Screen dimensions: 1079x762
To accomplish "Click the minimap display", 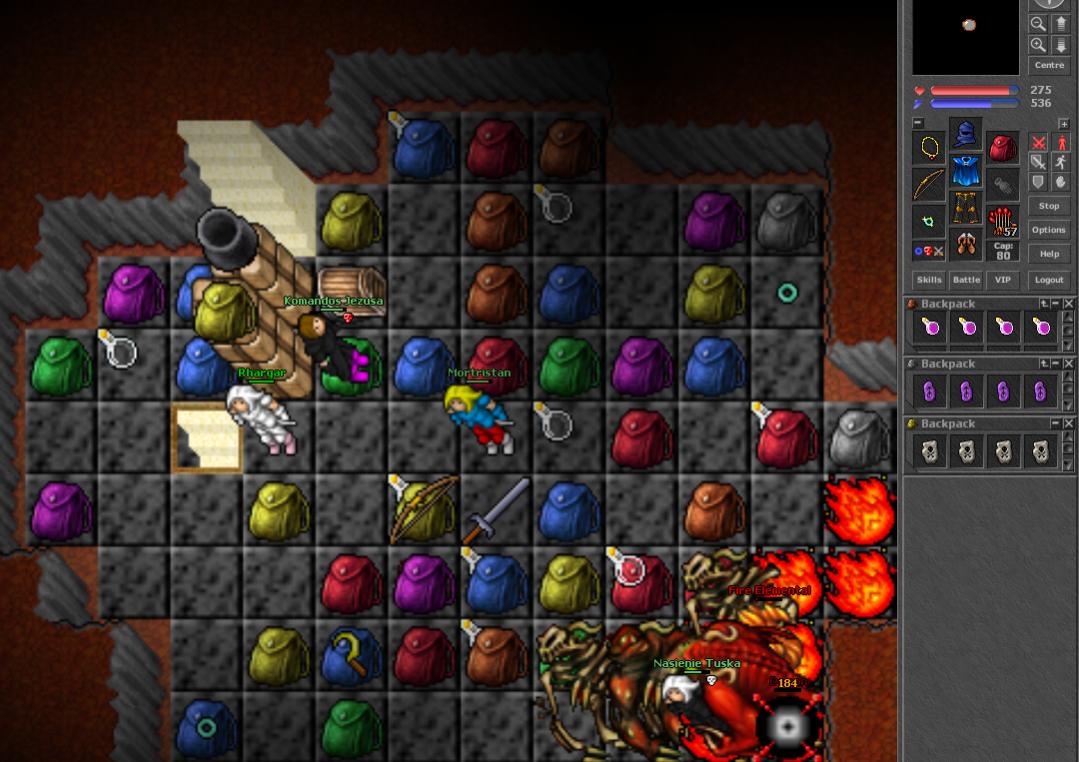I will [968, 36].
